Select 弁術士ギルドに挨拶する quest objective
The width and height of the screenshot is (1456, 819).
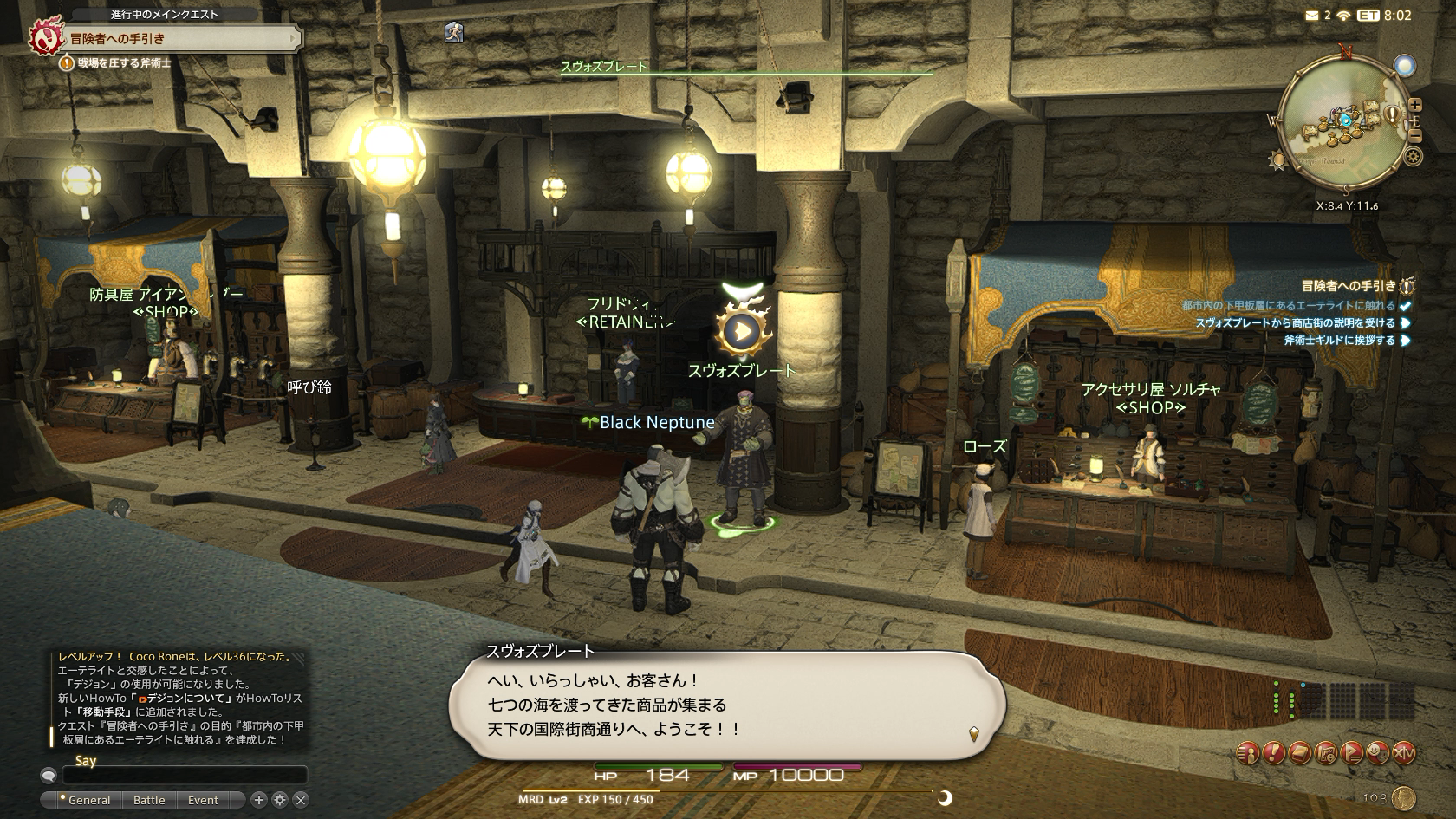click(1339, 341)
